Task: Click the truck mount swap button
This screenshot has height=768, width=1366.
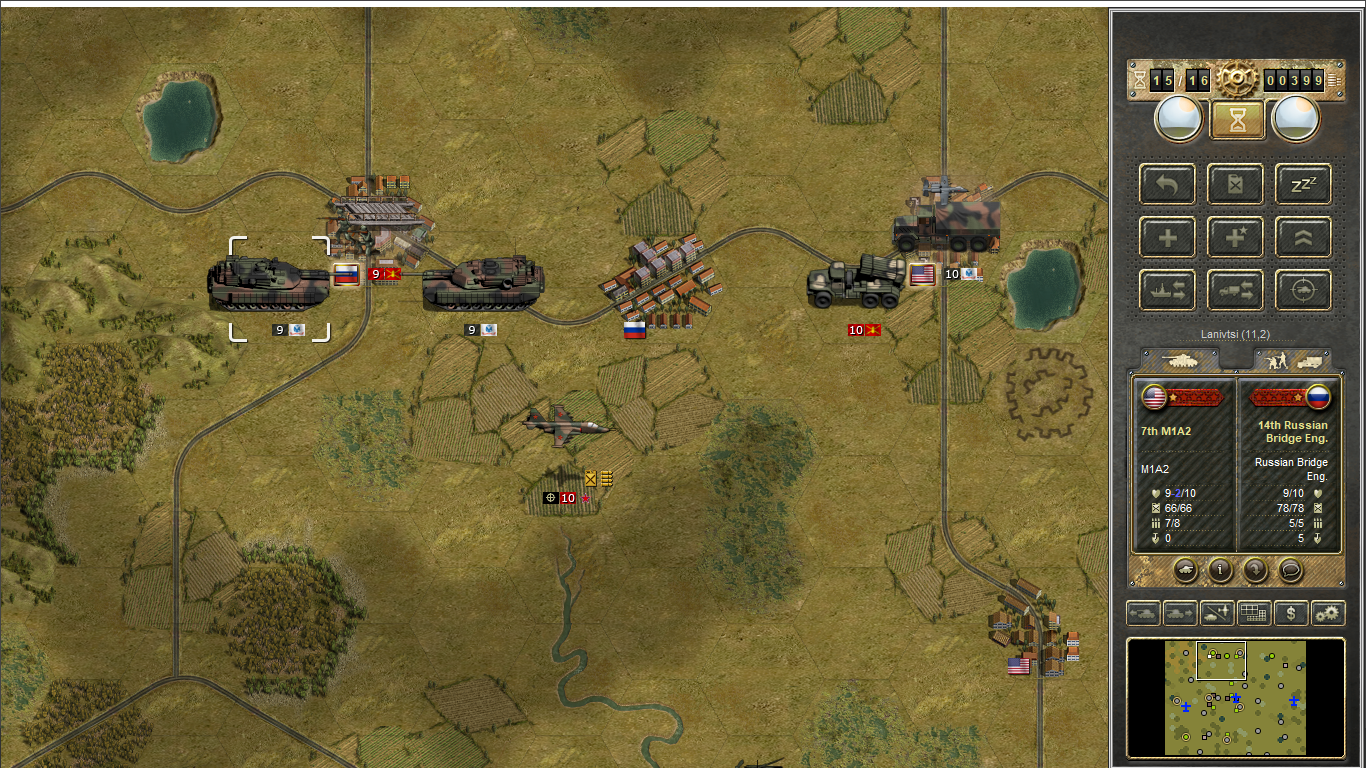Action: (1235, 290)
